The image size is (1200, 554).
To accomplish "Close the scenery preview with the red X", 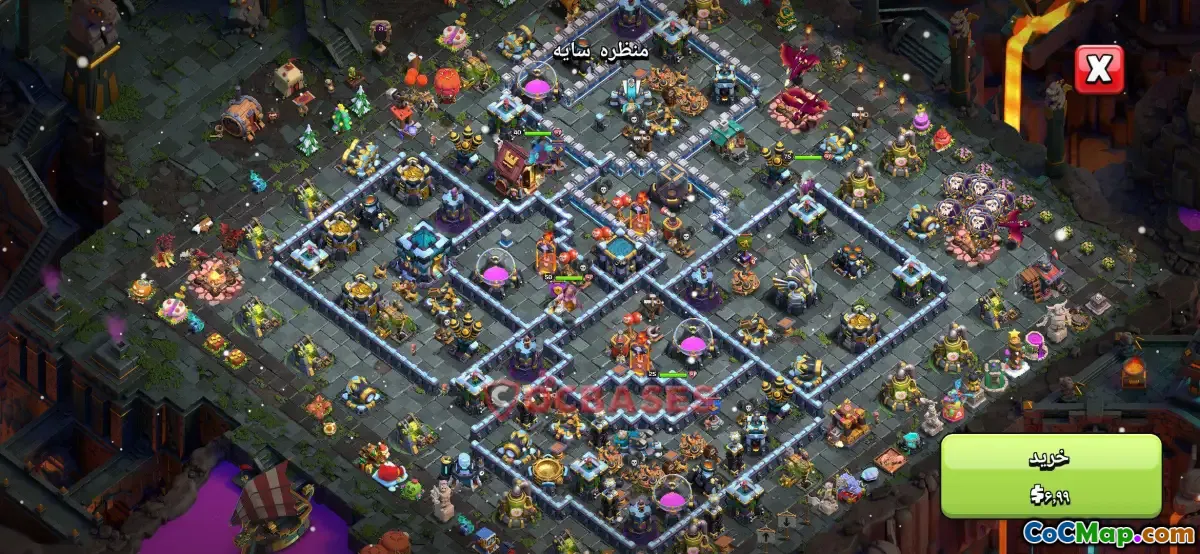I will (x=1098, y=69).
